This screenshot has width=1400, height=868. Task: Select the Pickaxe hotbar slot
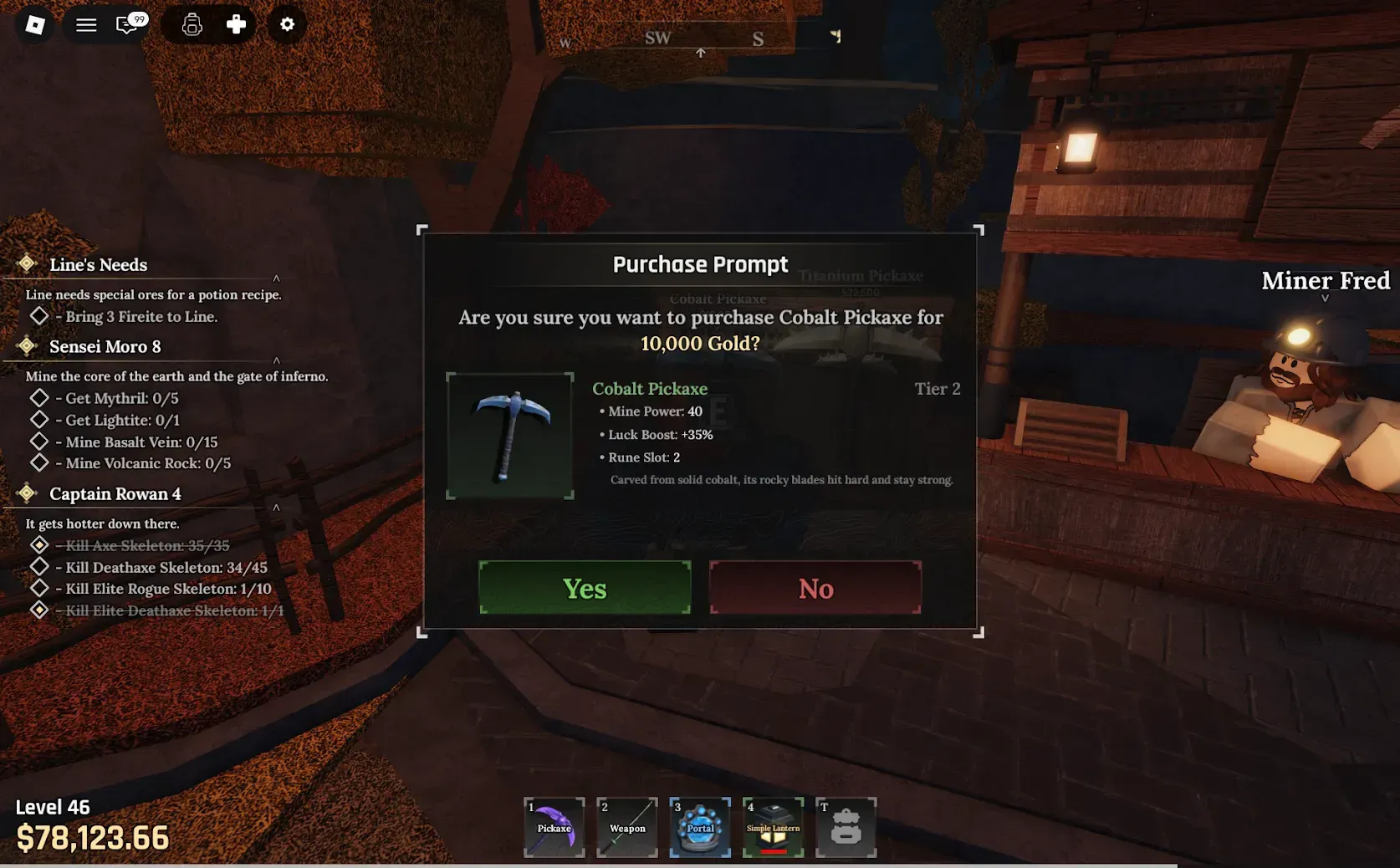click(x=554, y=827)
